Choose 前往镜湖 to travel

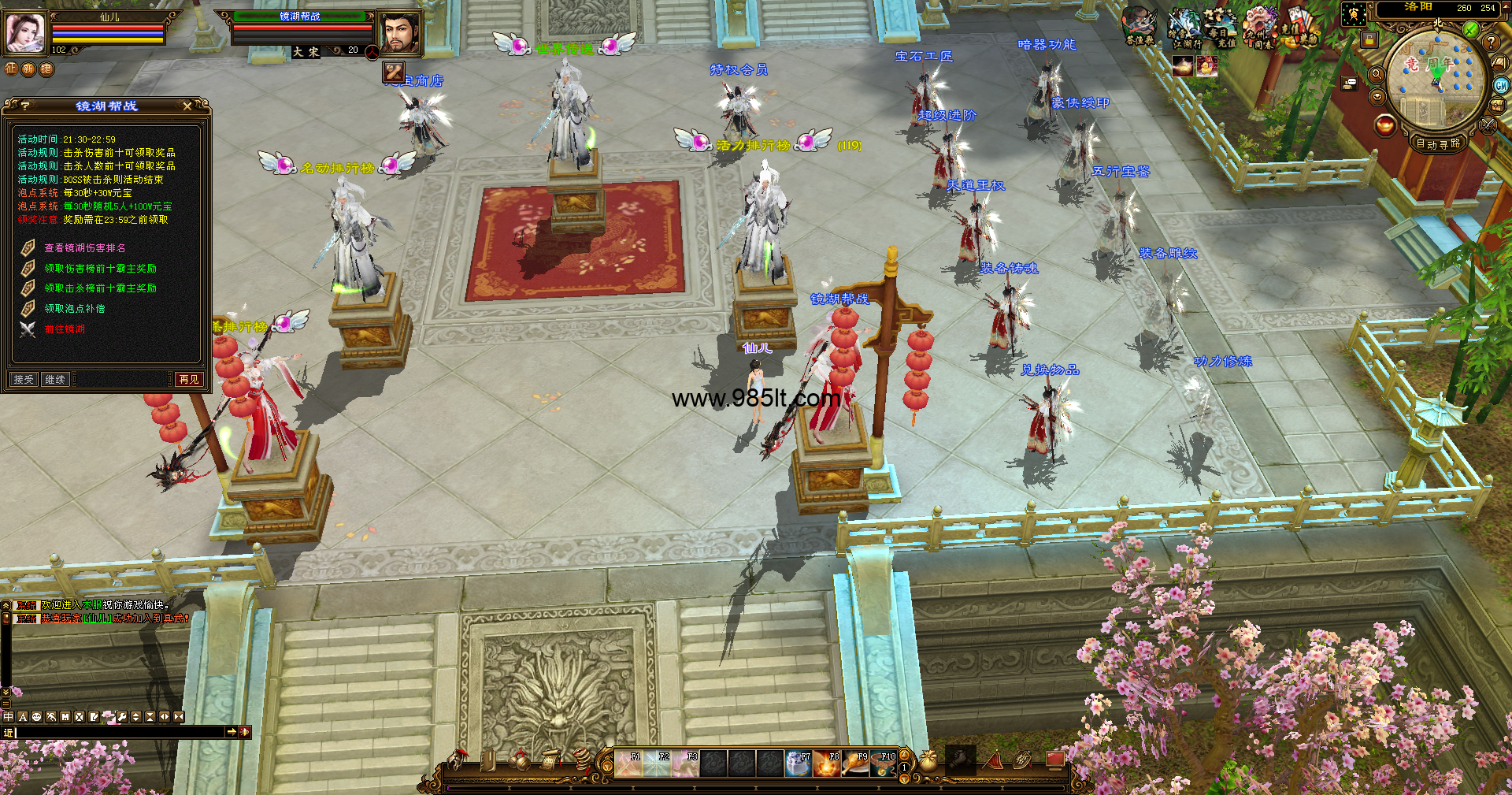pos(65,329)
